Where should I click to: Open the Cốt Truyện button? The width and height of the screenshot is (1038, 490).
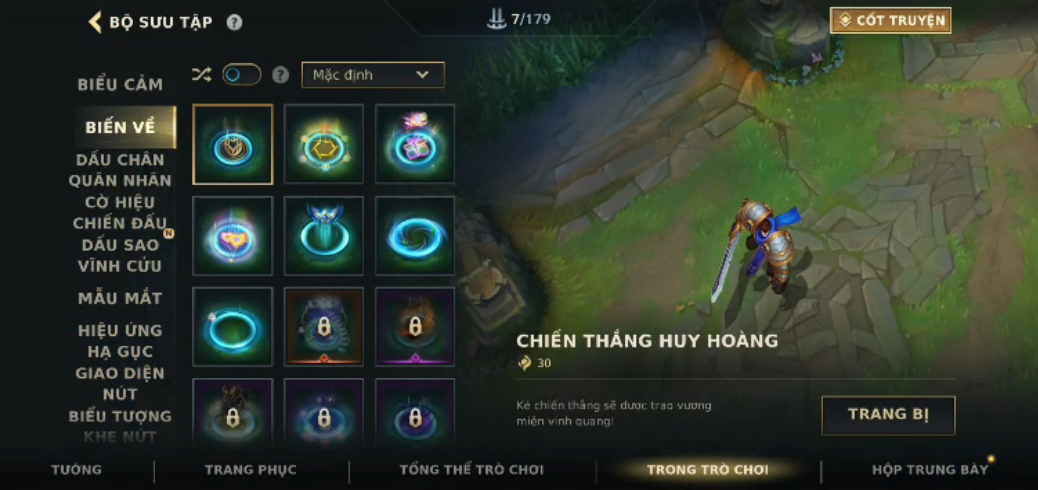coord(890,20)
